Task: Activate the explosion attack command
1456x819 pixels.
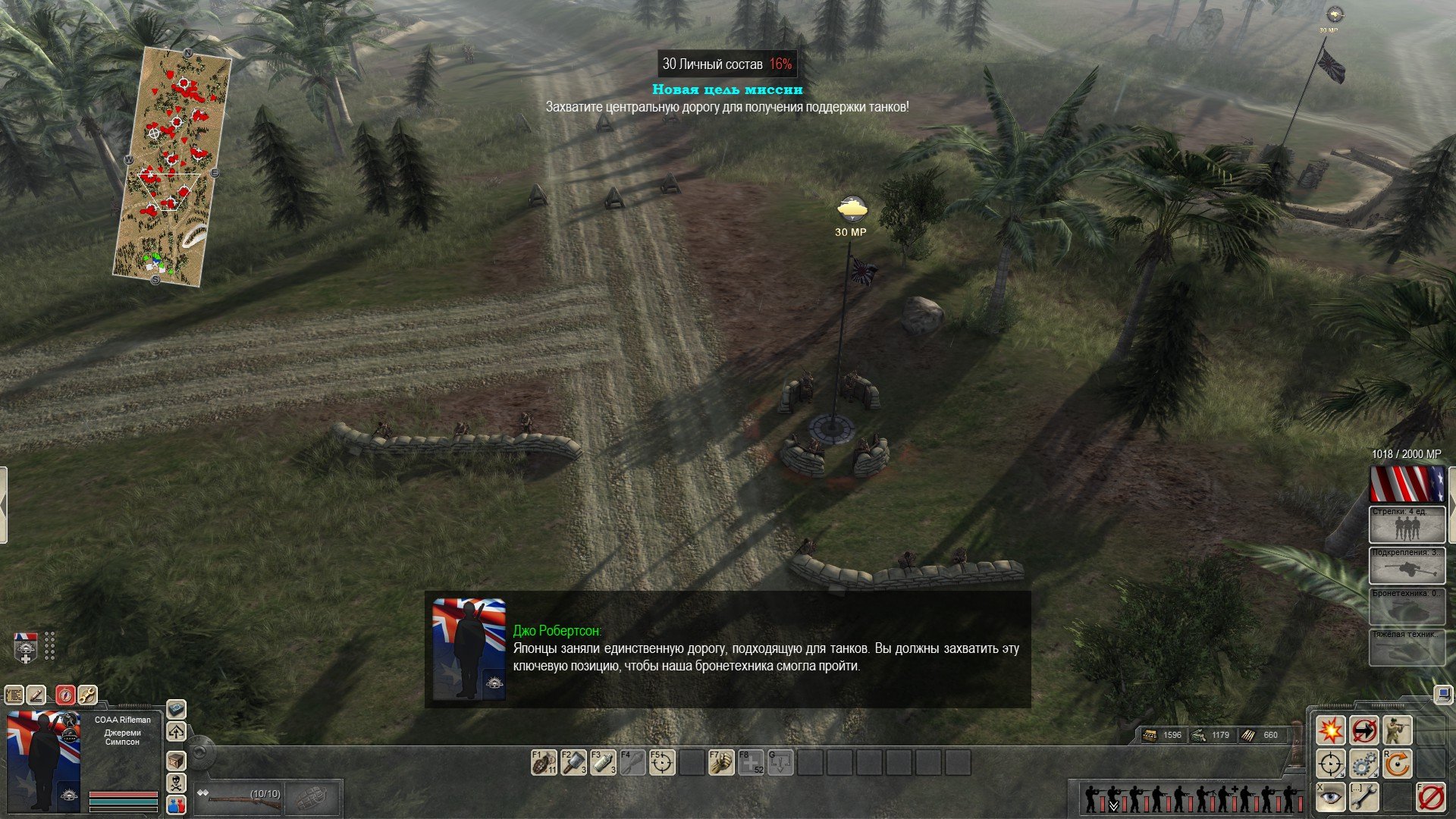Action: 1330,730
